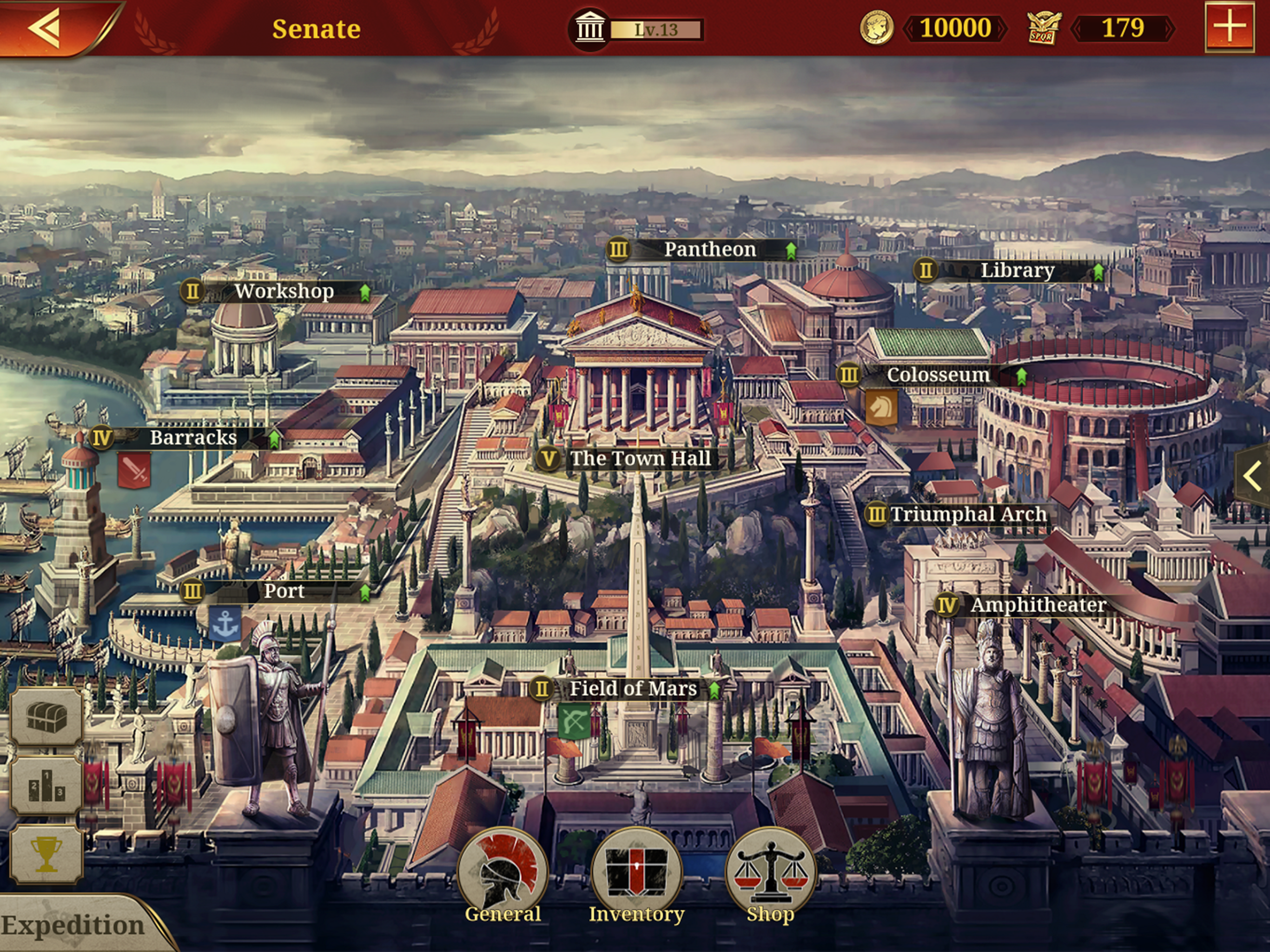This screenshot has height=952, width=1270.
Task: Select The Town Hall
Action: click(x=639, y=459)
